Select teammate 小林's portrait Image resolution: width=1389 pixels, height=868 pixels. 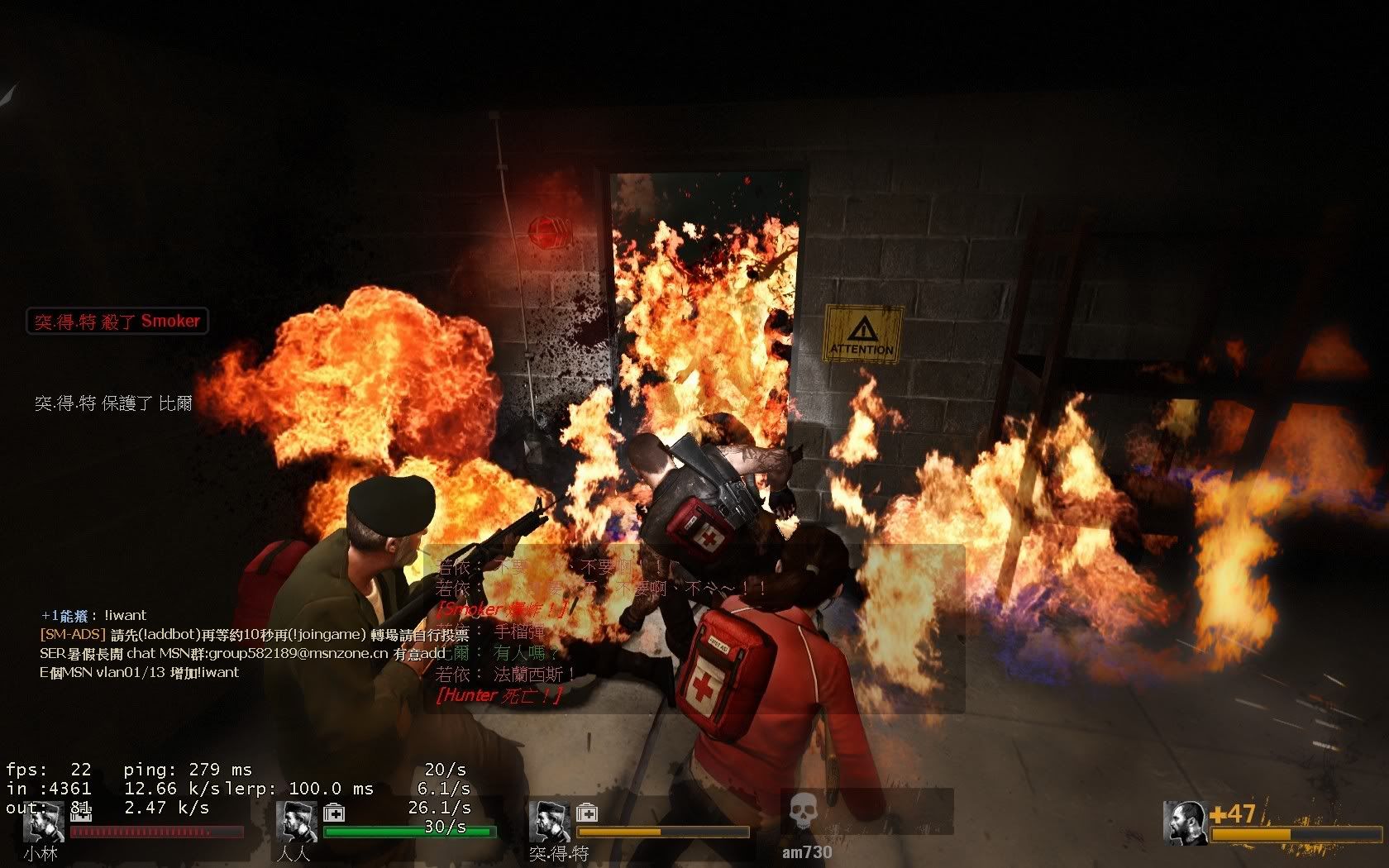pos(44,823)
